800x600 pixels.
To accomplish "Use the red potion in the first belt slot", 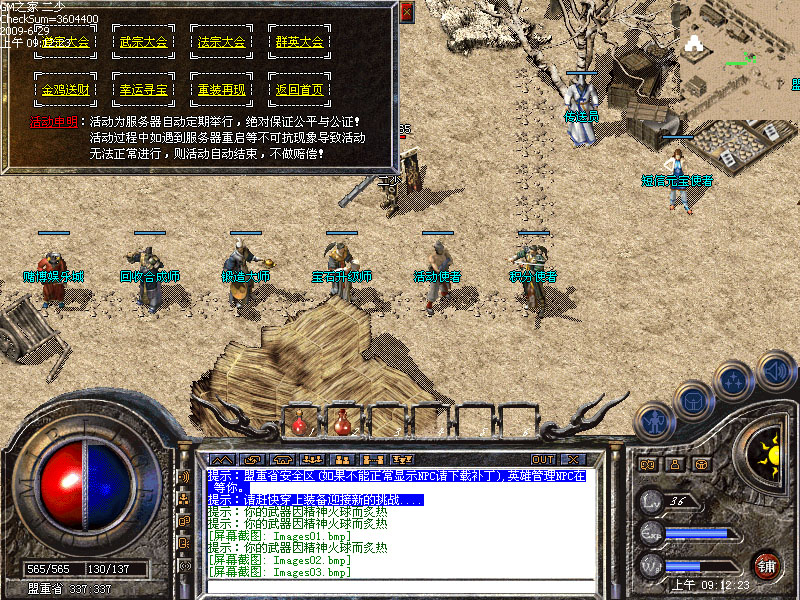I will coord(299,423).
